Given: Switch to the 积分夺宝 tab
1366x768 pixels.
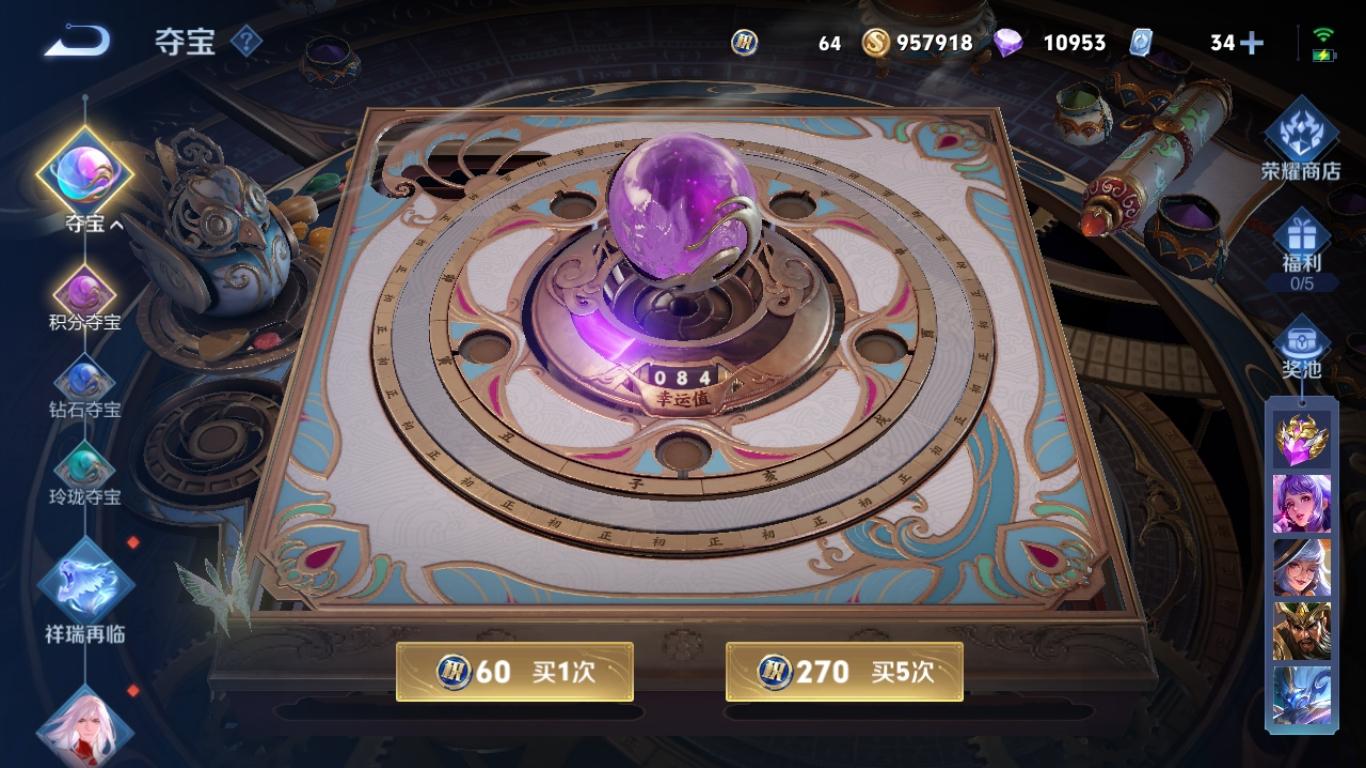Looking at the screenshot, I should (85, 299).
